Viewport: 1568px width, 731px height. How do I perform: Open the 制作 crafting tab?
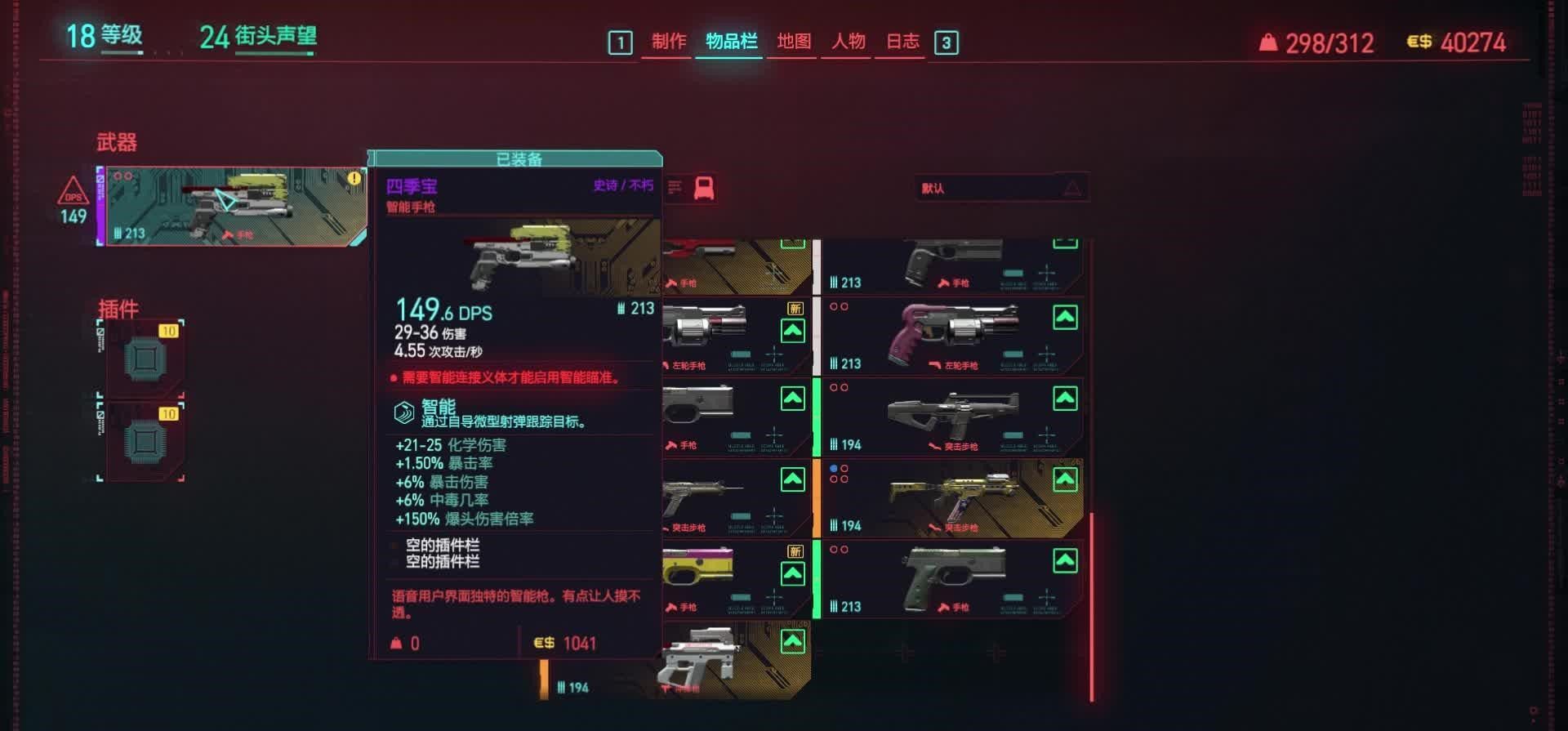coord(667,42)
